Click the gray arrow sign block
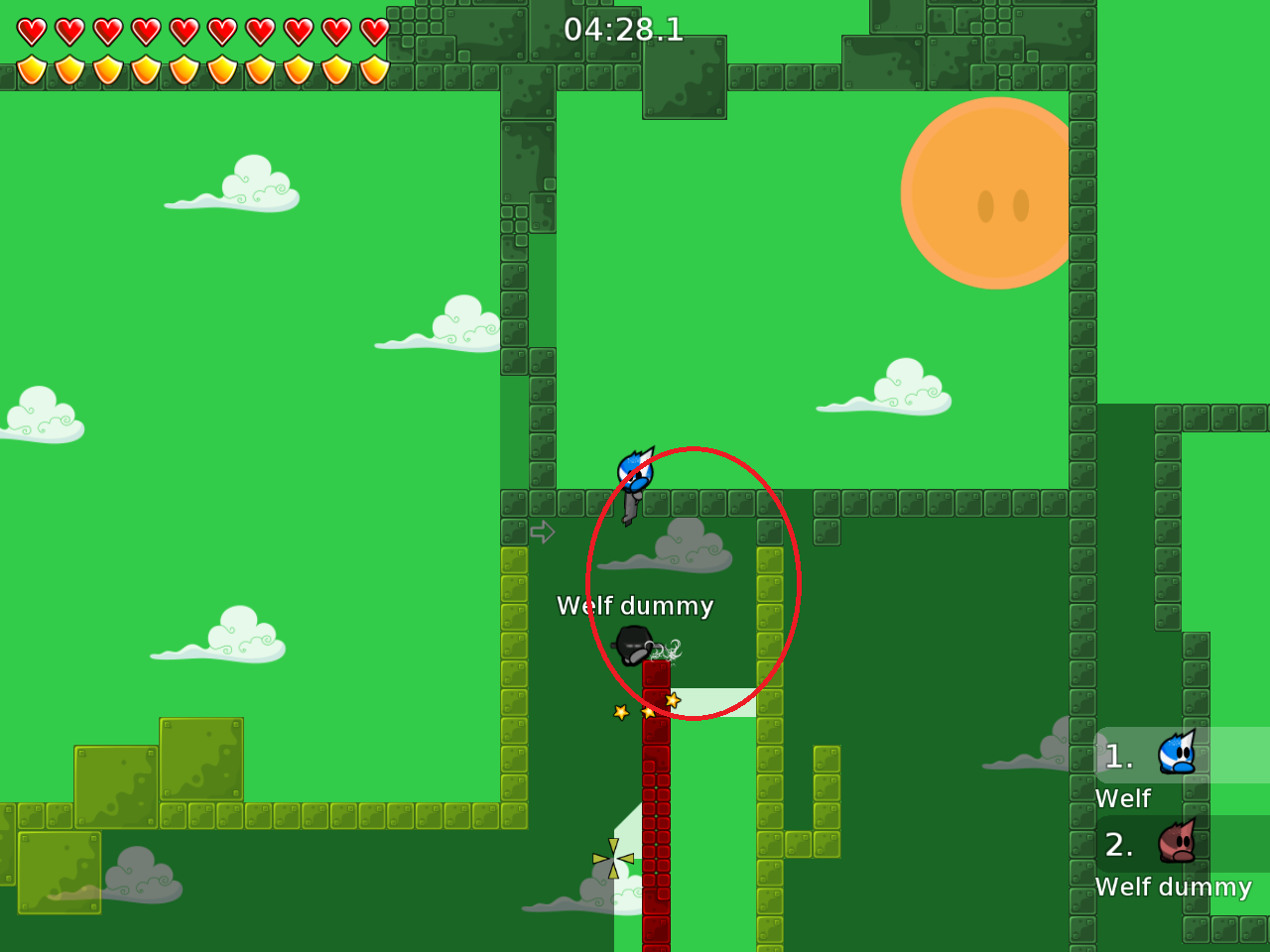 click(x=543, y=533)
